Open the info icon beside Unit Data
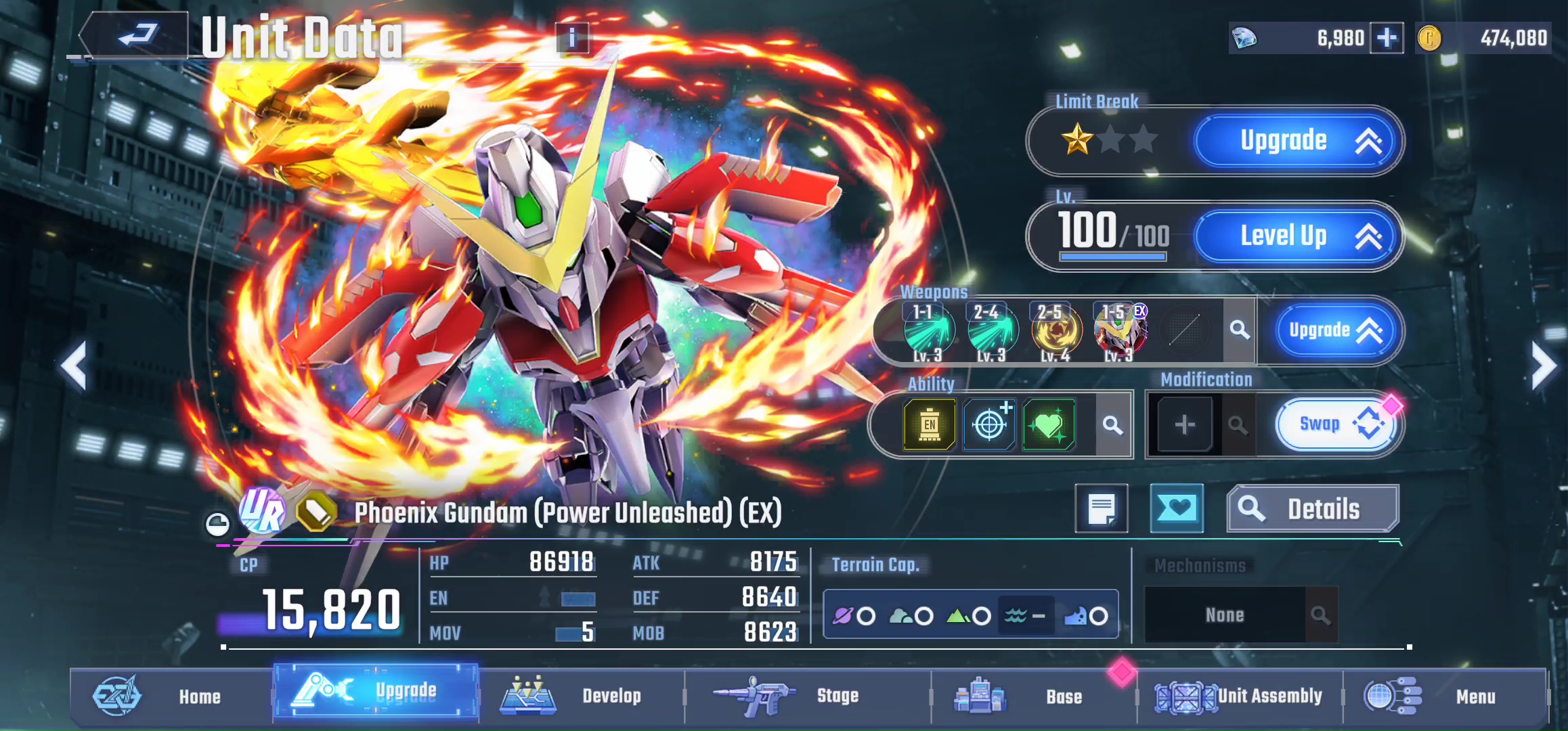This screenshot has height=731, width=1568. pos(572,38)
